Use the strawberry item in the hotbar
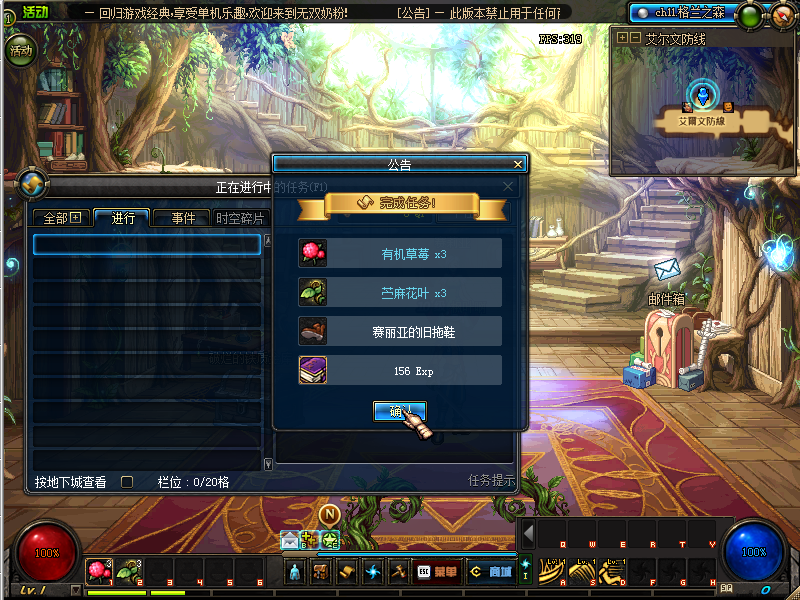The height and width of the screenshot is (600, 800). pyautogui.click(x=98, y=571)
